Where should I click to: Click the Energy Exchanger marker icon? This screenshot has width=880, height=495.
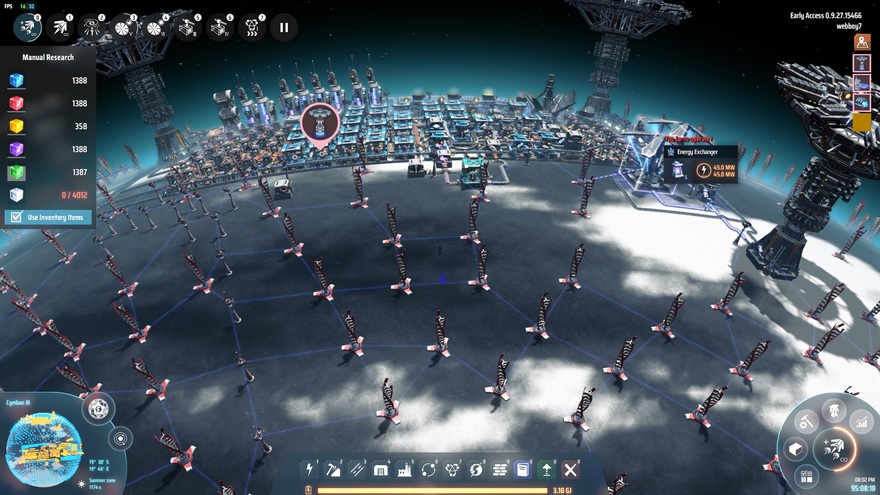pos(320,123)
